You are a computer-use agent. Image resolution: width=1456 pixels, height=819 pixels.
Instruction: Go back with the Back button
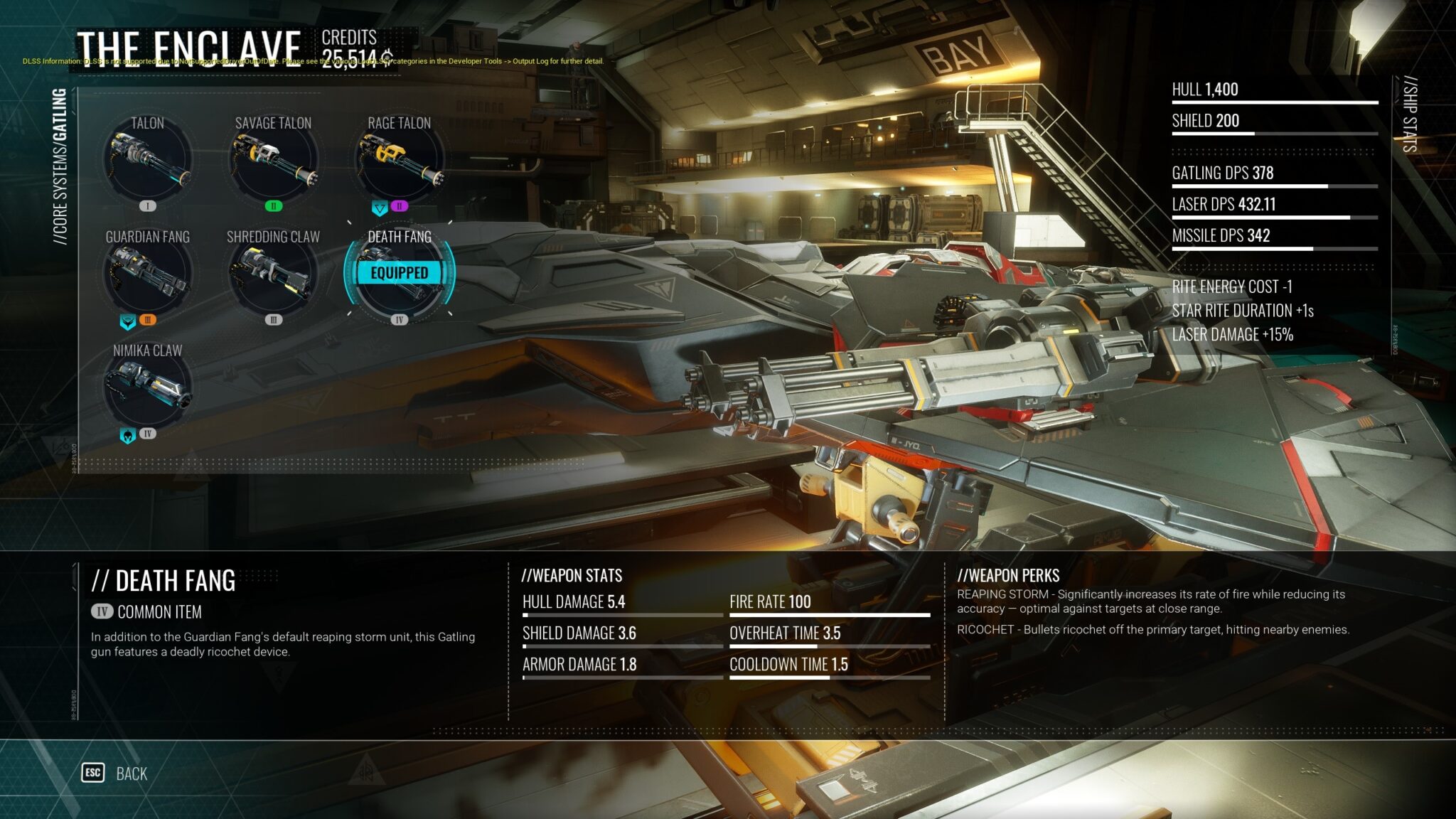point(116,773)
